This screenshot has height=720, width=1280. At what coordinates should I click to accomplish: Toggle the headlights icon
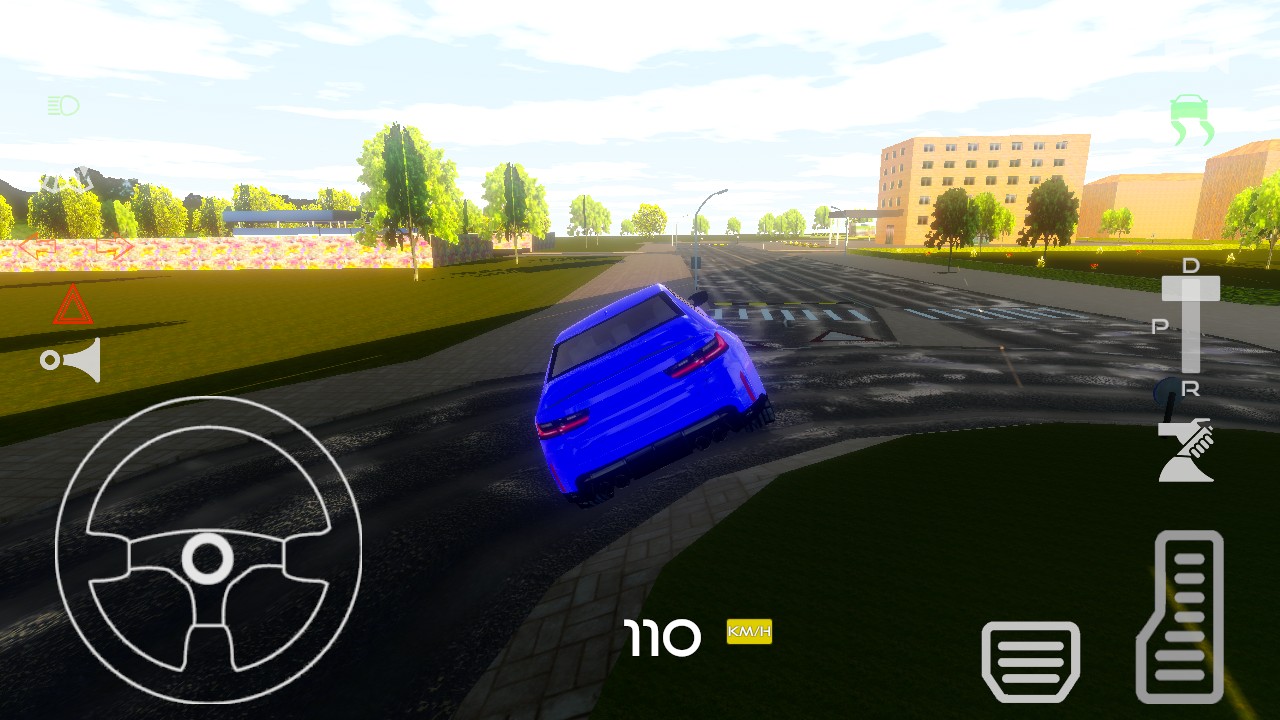tap(63, 105)
